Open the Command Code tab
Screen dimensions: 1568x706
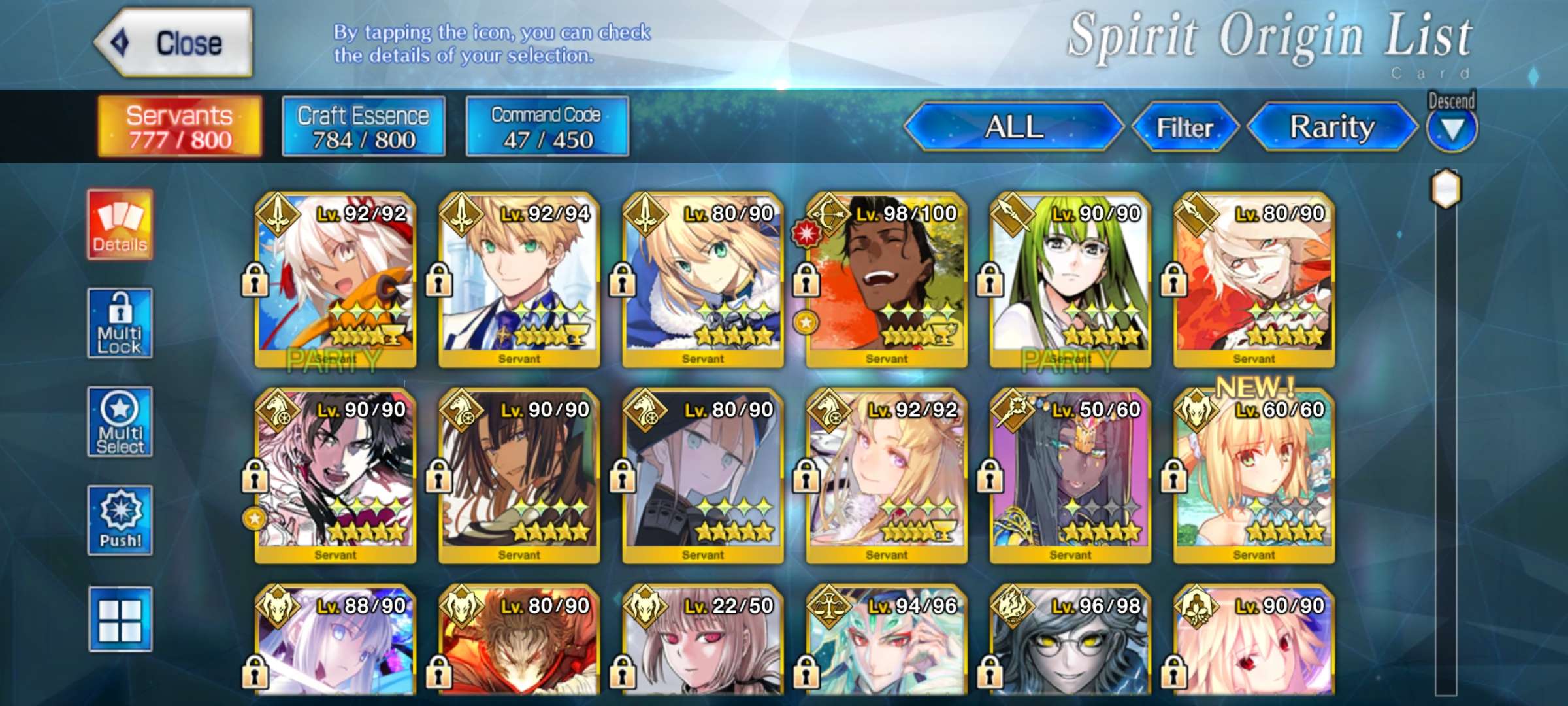pyautogui.click(x=547, y=127)
